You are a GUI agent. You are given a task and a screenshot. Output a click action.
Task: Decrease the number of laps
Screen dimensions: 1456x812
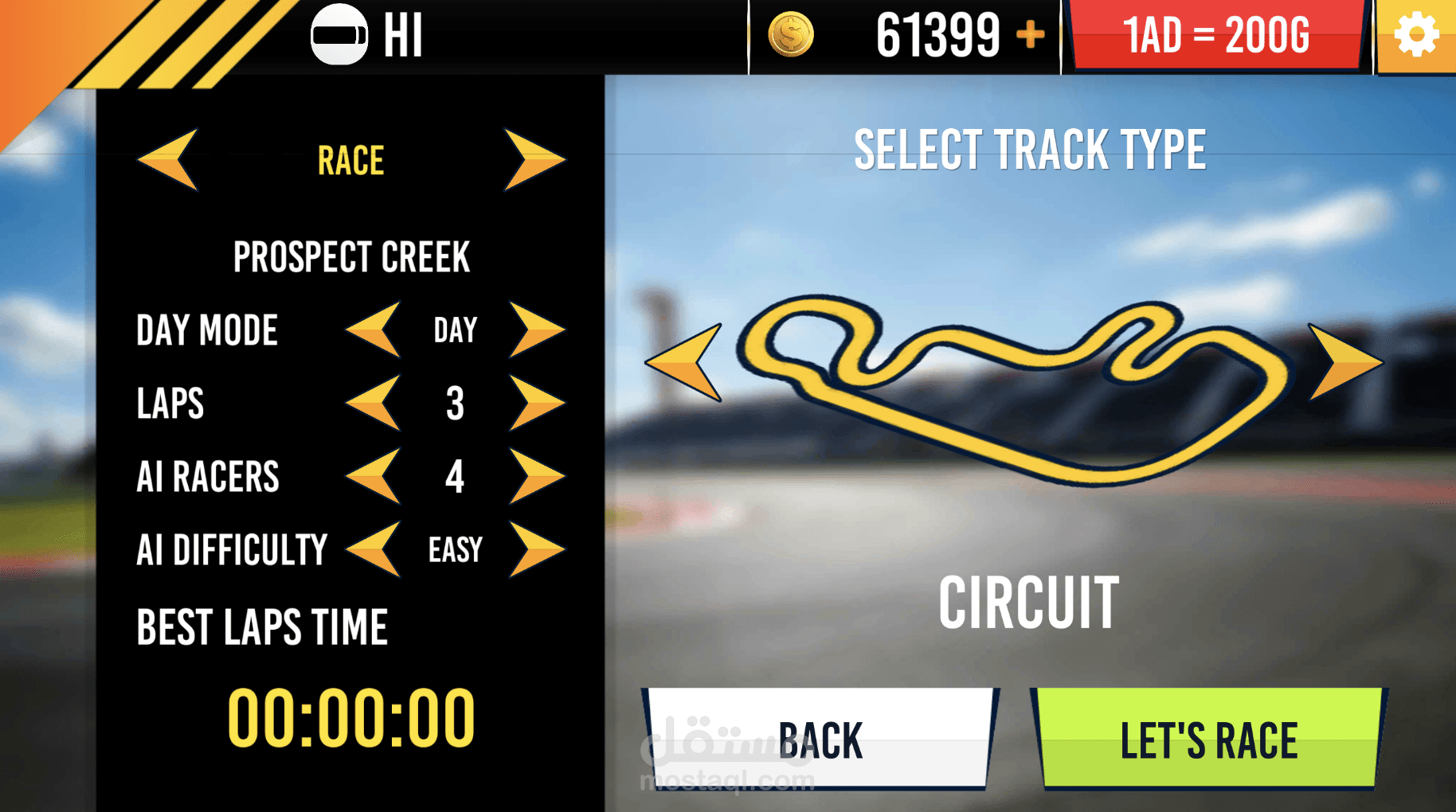pos(374,403)
